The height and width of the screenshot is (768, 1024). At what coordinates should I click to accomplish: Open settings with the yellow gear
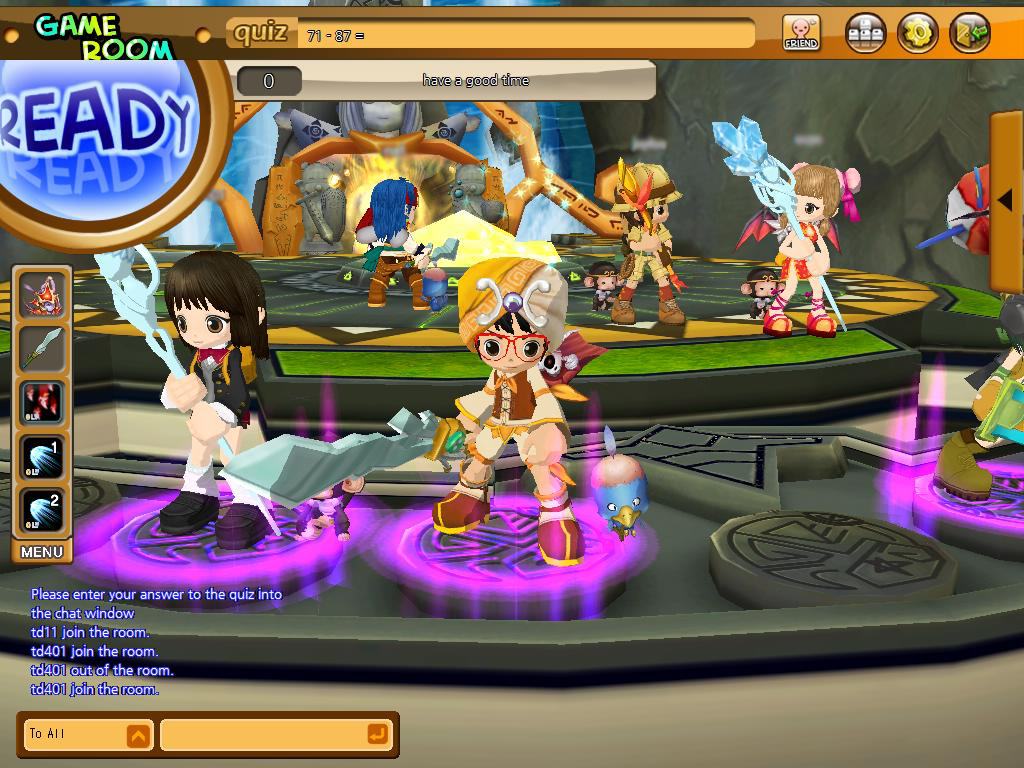916,32
